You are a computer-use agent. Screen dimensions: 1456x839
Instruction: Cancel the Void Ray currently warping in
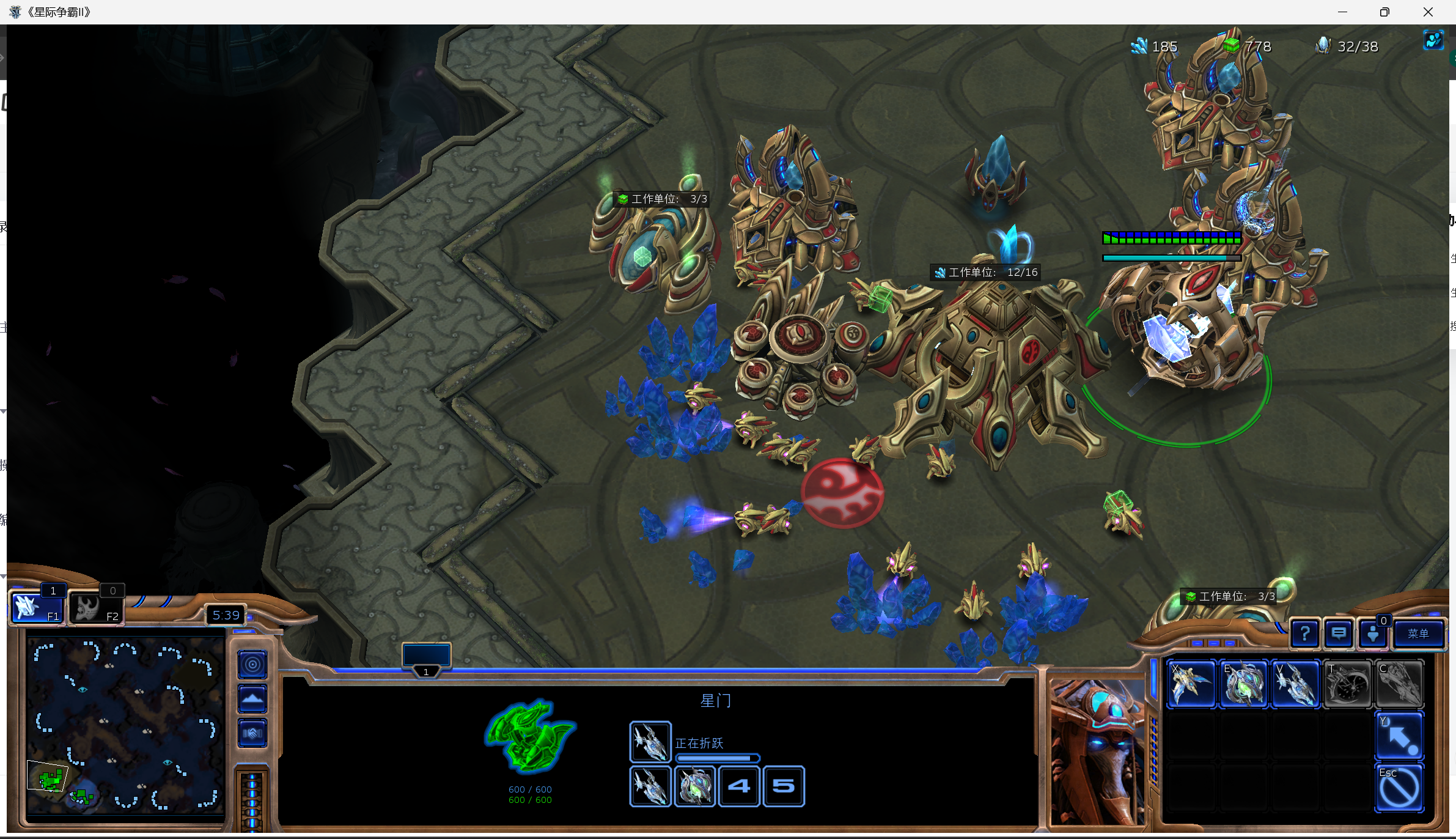tap(650, 742)
